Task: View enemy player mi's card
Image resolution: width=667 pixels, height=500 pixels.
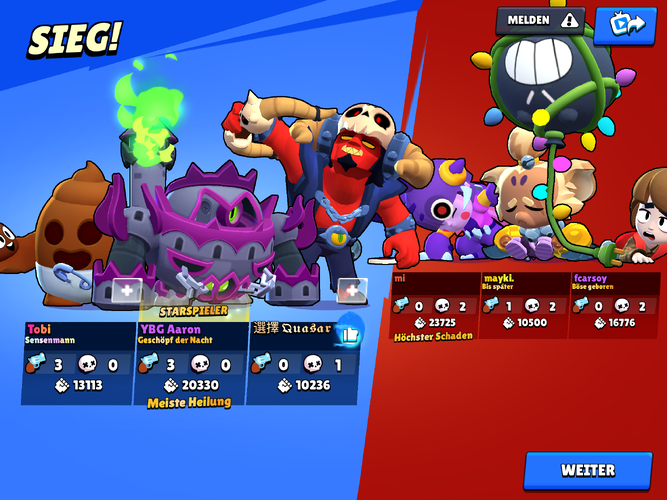Action: (x=433, y=307)
